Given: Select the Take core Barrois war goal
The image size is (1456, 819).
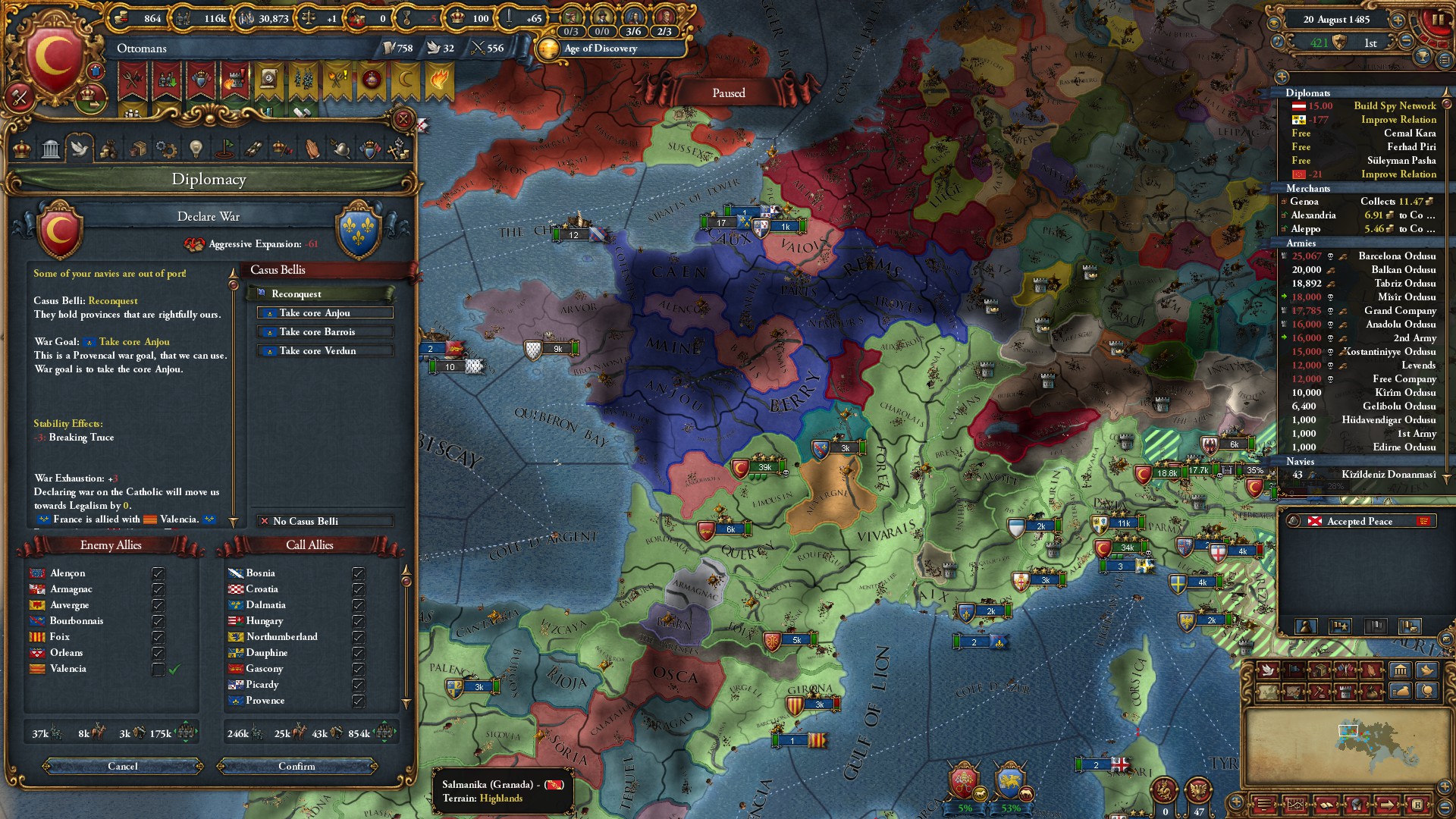Looking at the screenshot, I should 325,331.
